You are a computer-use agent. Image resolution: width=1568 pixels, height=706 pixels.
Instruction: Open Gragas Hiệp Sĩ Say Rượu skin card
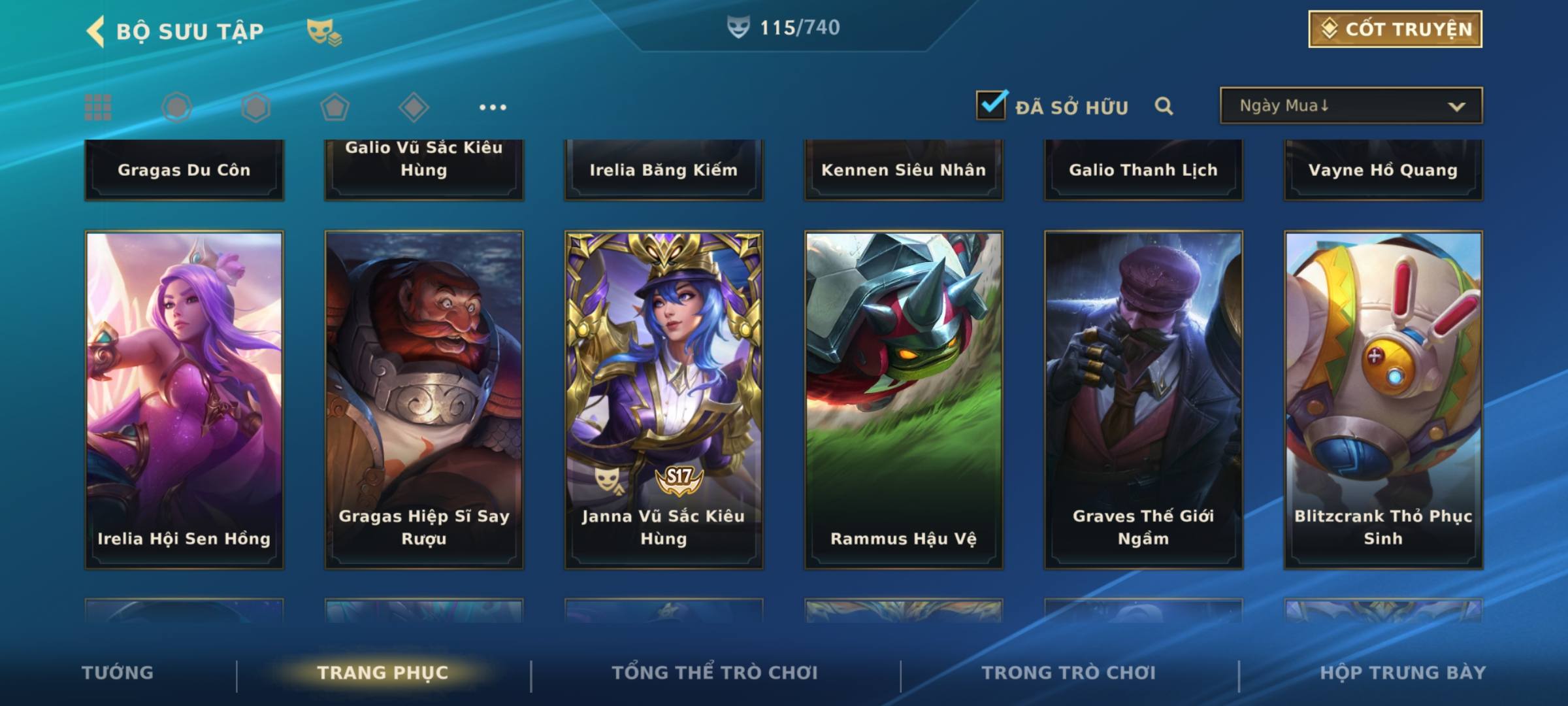[424, 399]
